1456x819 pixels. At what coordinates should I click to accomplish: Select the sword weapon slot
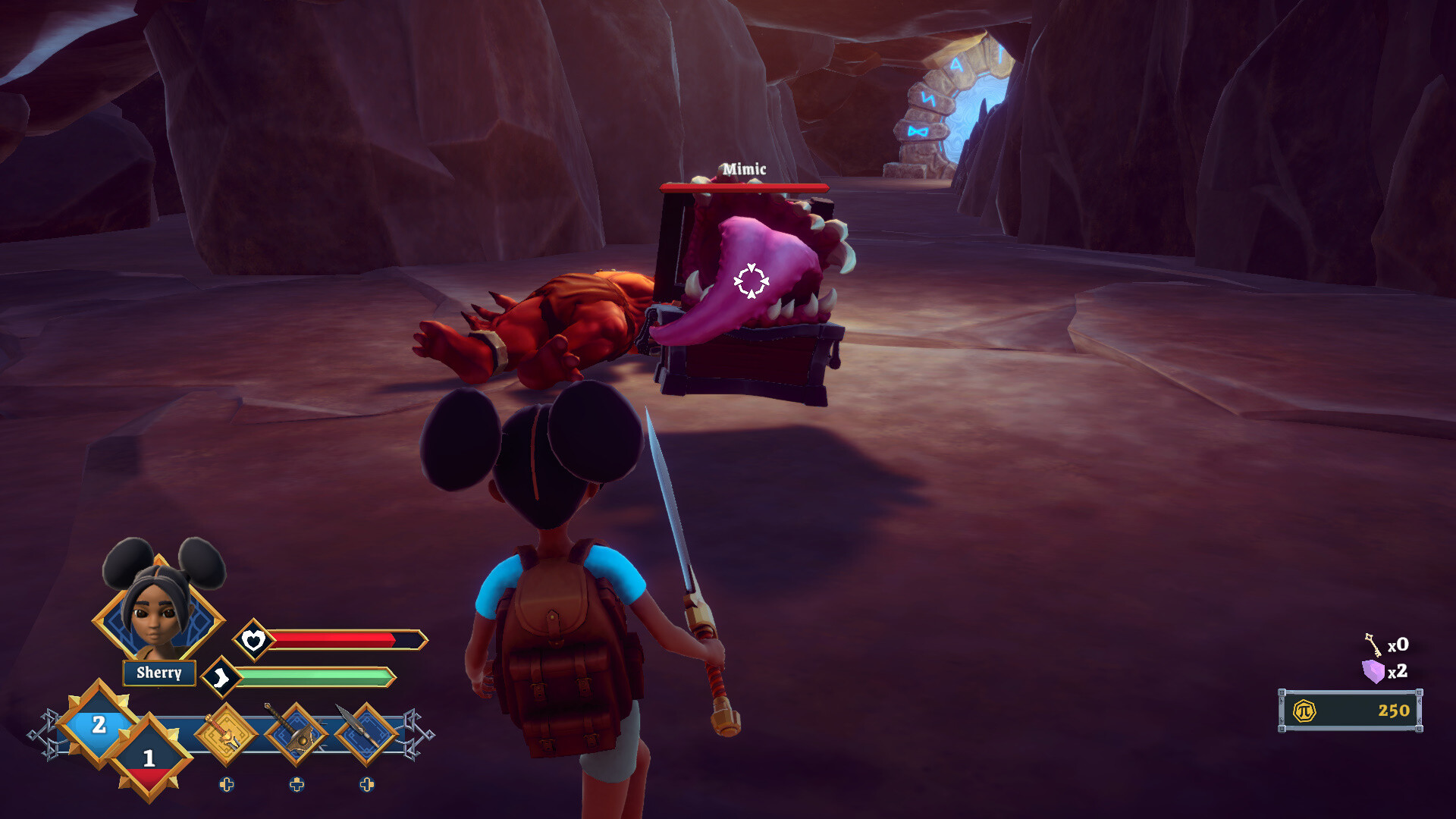226,734
